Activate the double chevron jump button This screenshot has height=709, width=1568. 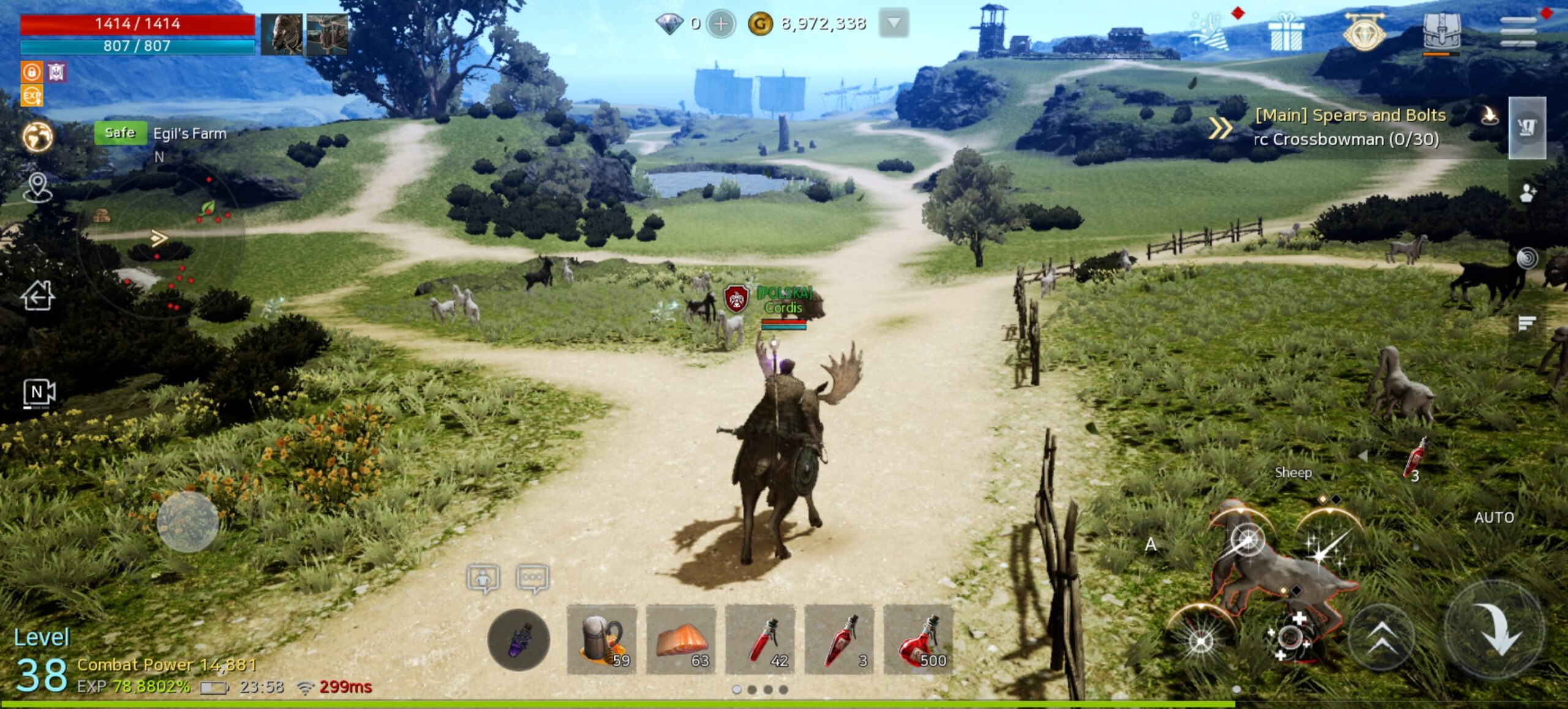coord(1382,637)
